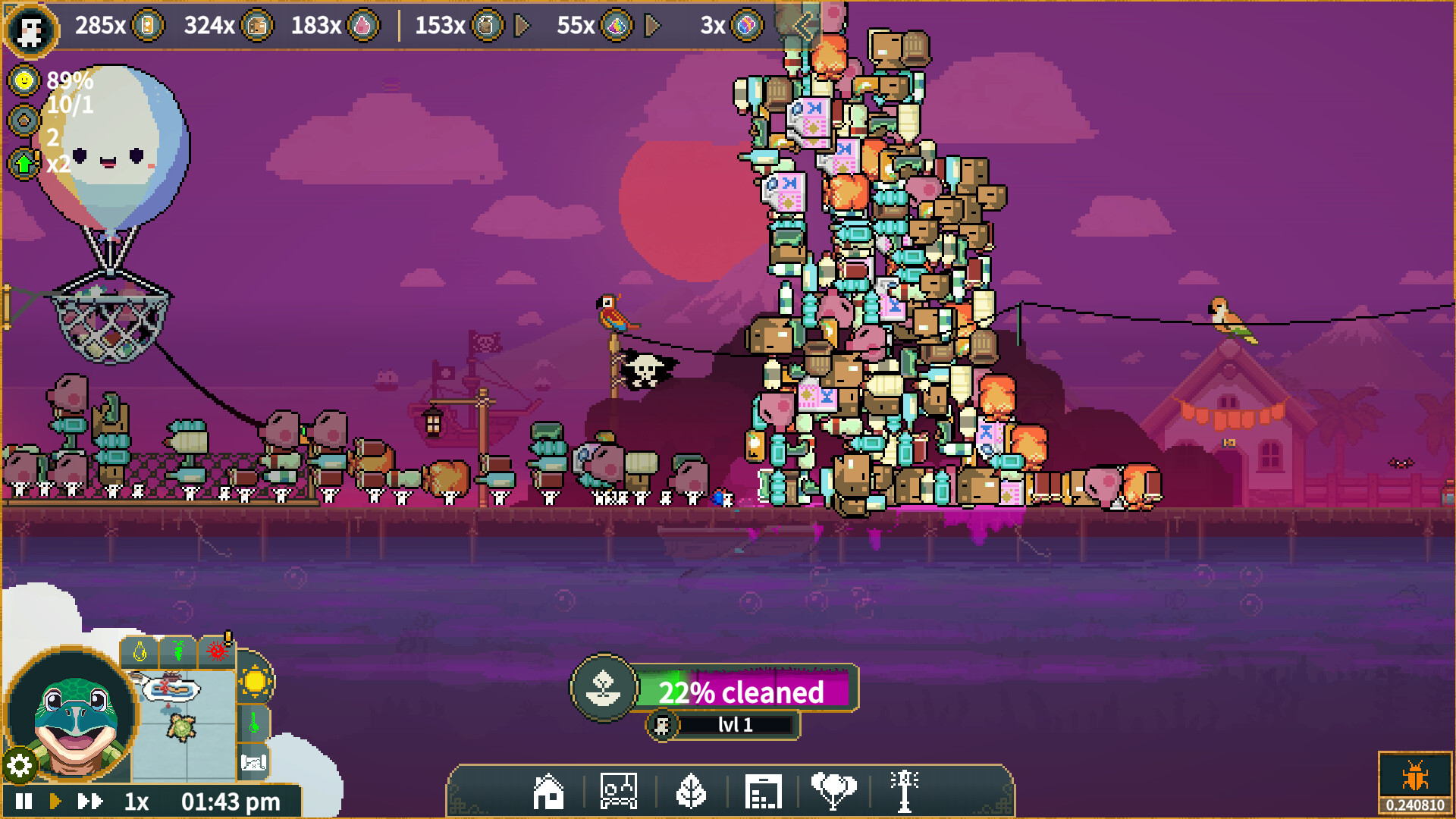This screenshot has height=819, width=1456.
Task: Click the lvl 1 badge
Action: (724, 724)
